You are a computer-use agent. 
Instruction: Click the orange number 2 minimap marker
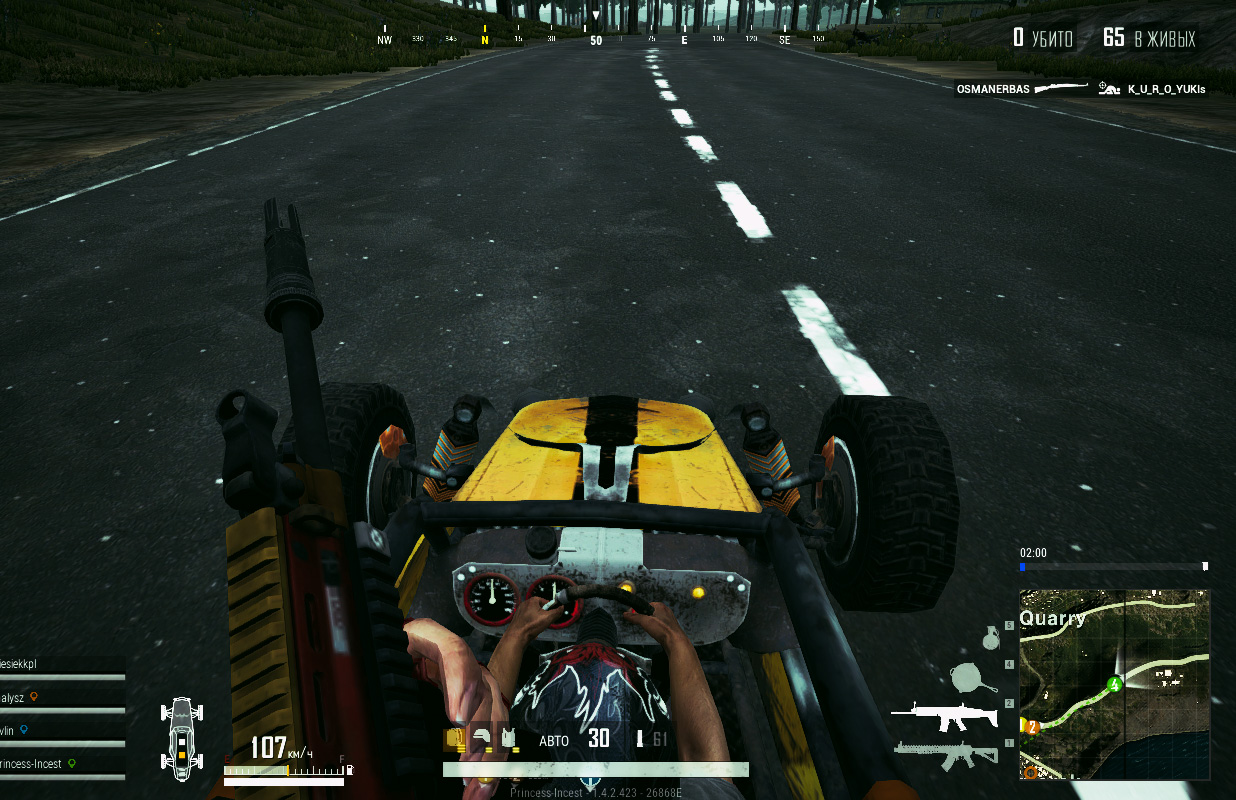click(x=1032, y=727)
